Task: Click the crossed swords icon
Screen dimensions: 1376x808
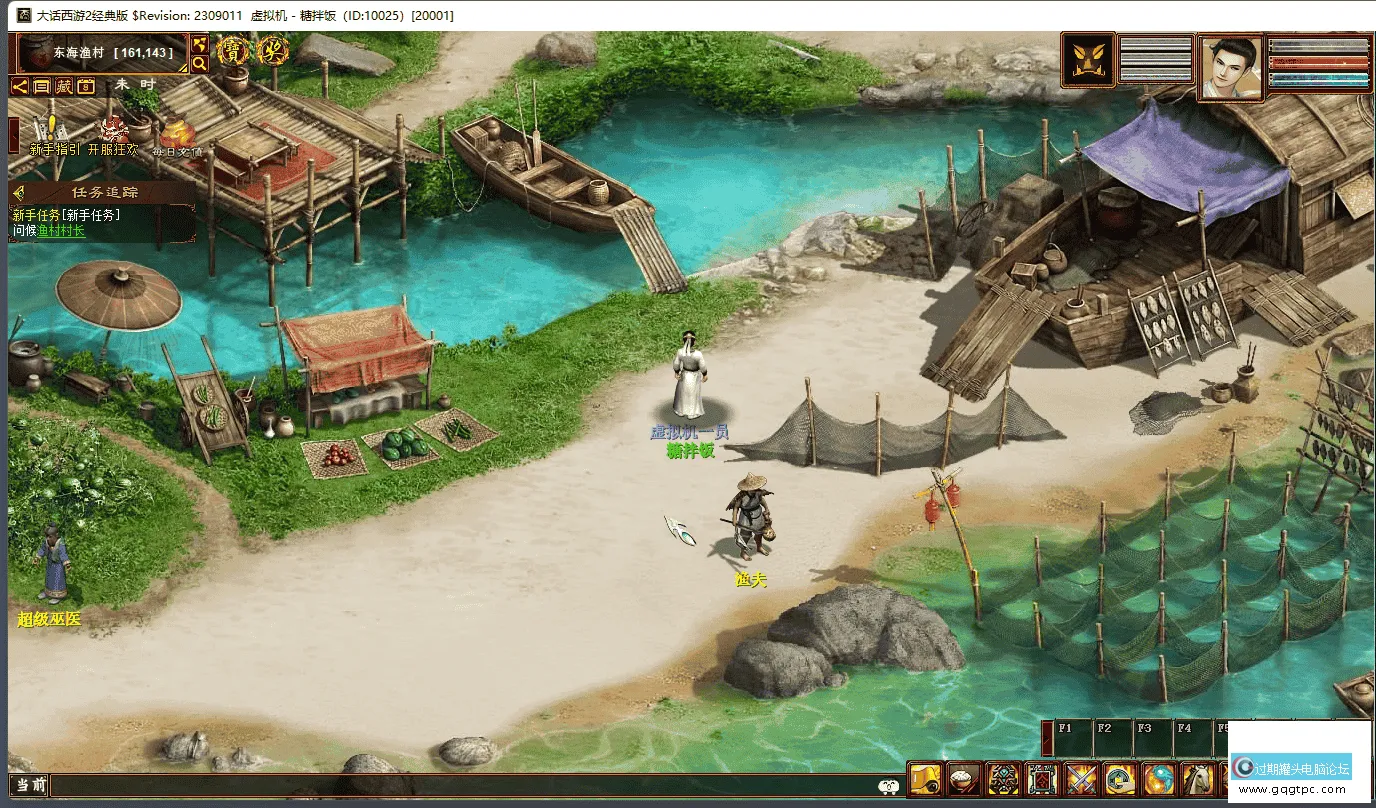Action: tap(1081, 778)
